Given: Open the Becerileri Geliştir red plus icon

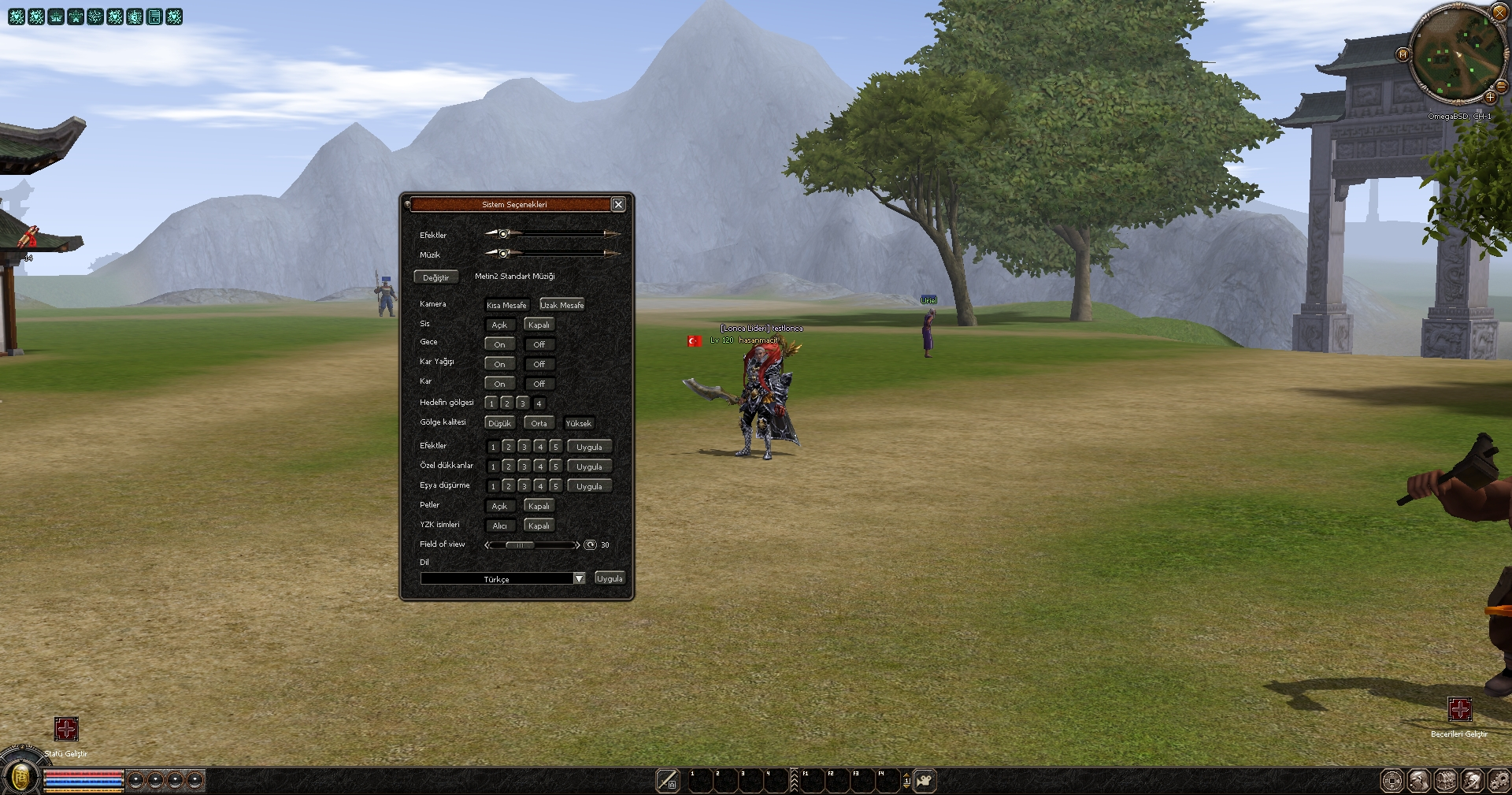Looking at the screenshot, I should pos(1460,709).
